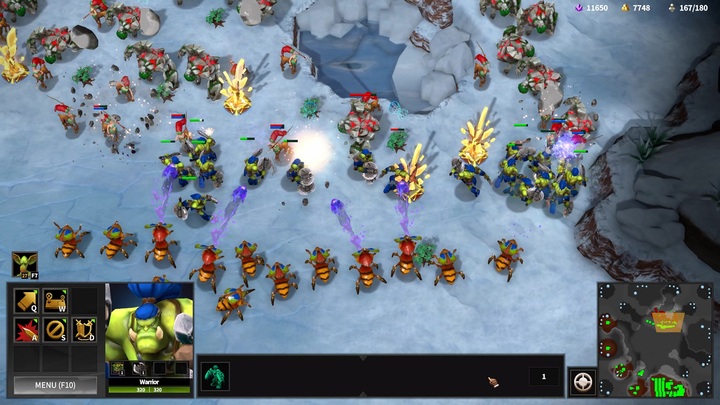
Task: Choose the Attack command icon
Action: [26, 329]
